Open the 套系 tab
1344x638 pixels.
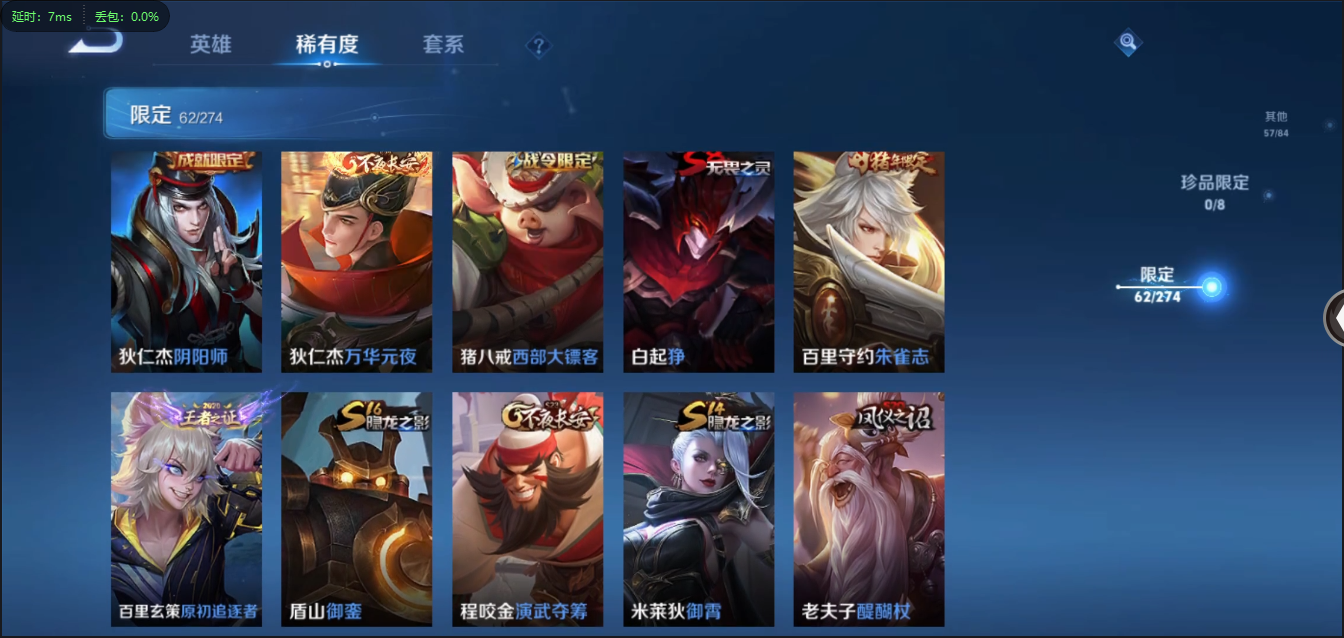[x=443, y=45]
